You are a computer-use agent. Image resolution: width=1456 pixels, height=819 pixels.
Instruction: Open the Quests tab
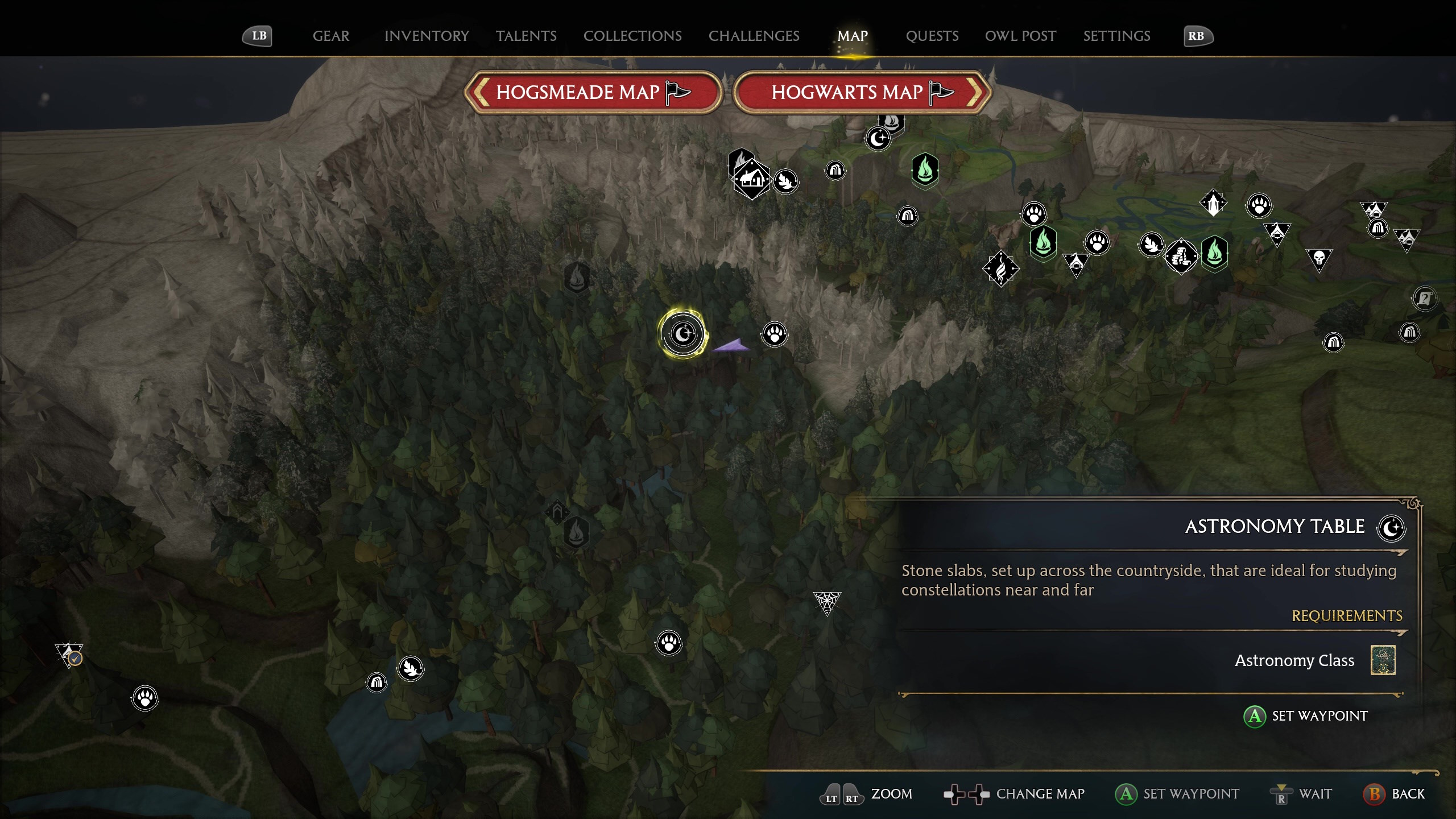932,36
